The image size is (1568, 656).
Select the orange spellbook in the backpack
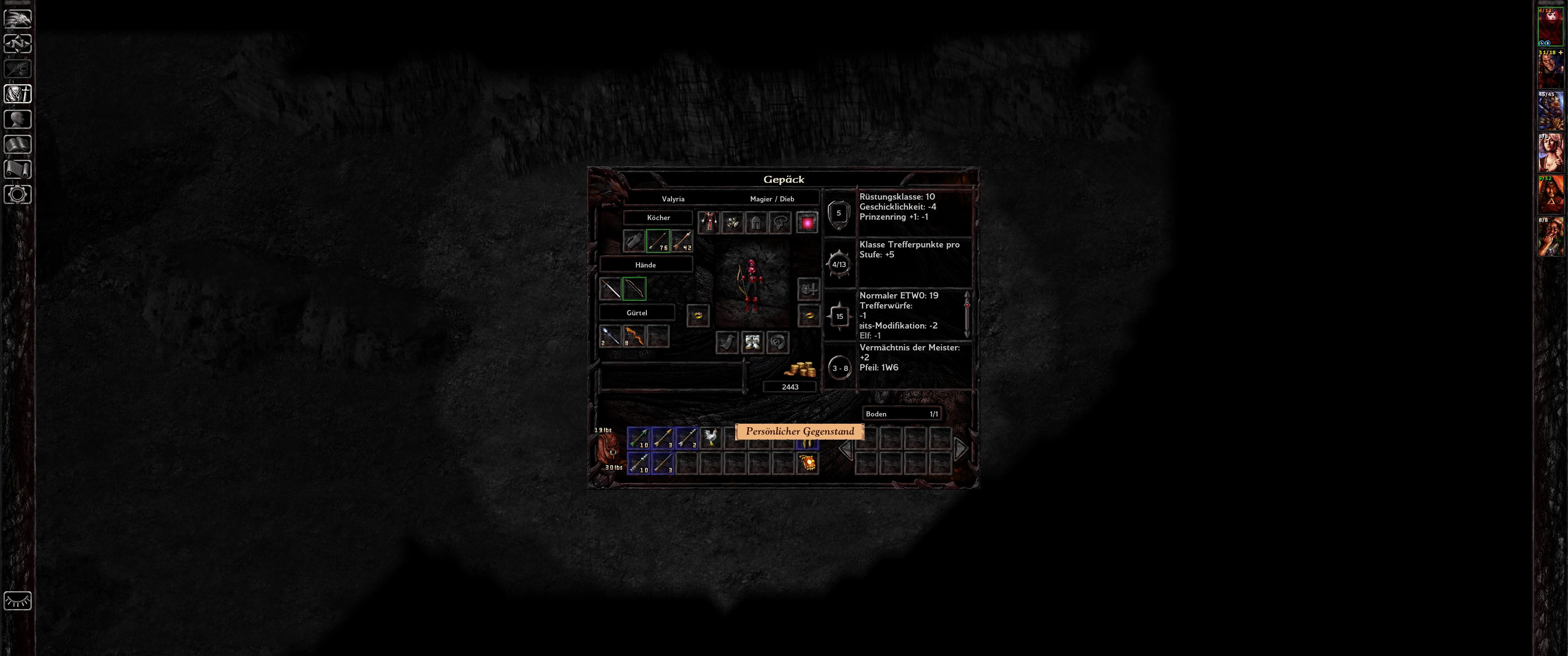point(807,463)
